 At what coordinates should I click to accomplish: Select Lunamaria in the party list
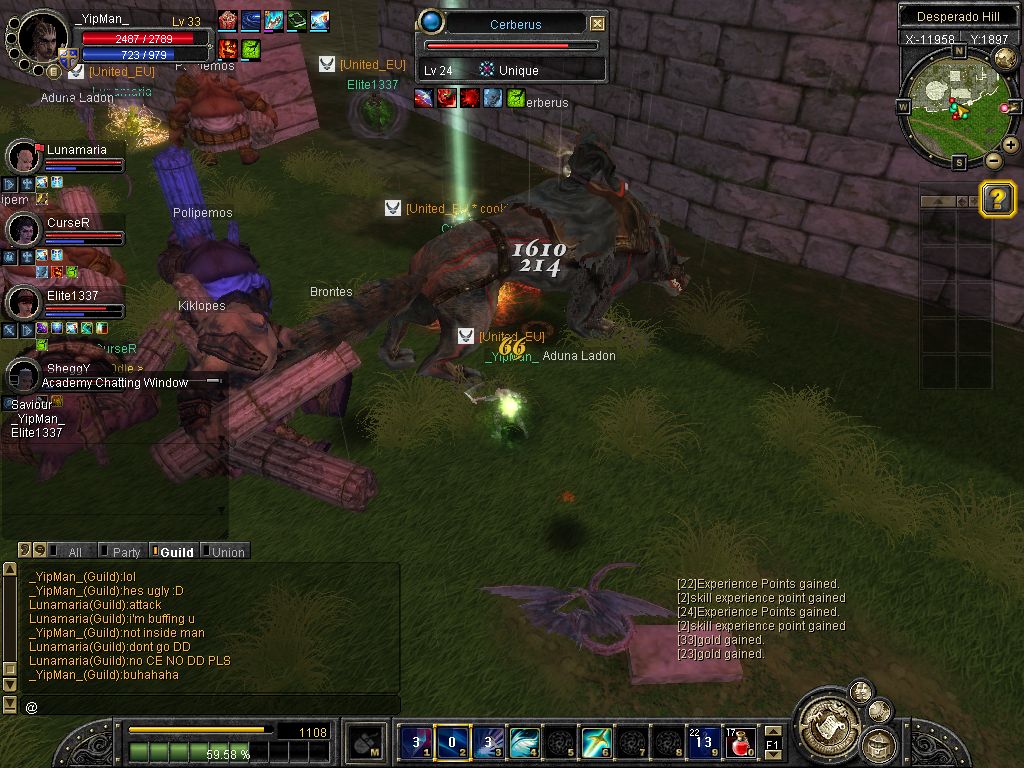(x=23, y=156)
